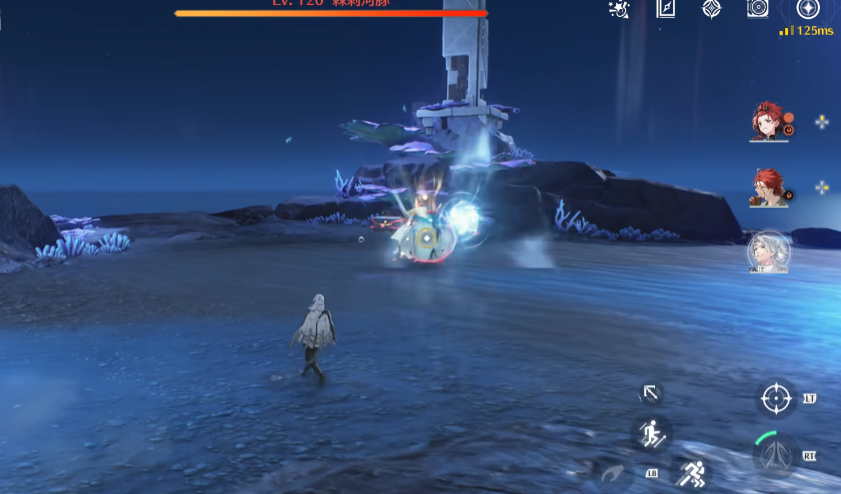Switch to the top red-haired party member

[x=767, y=122]
